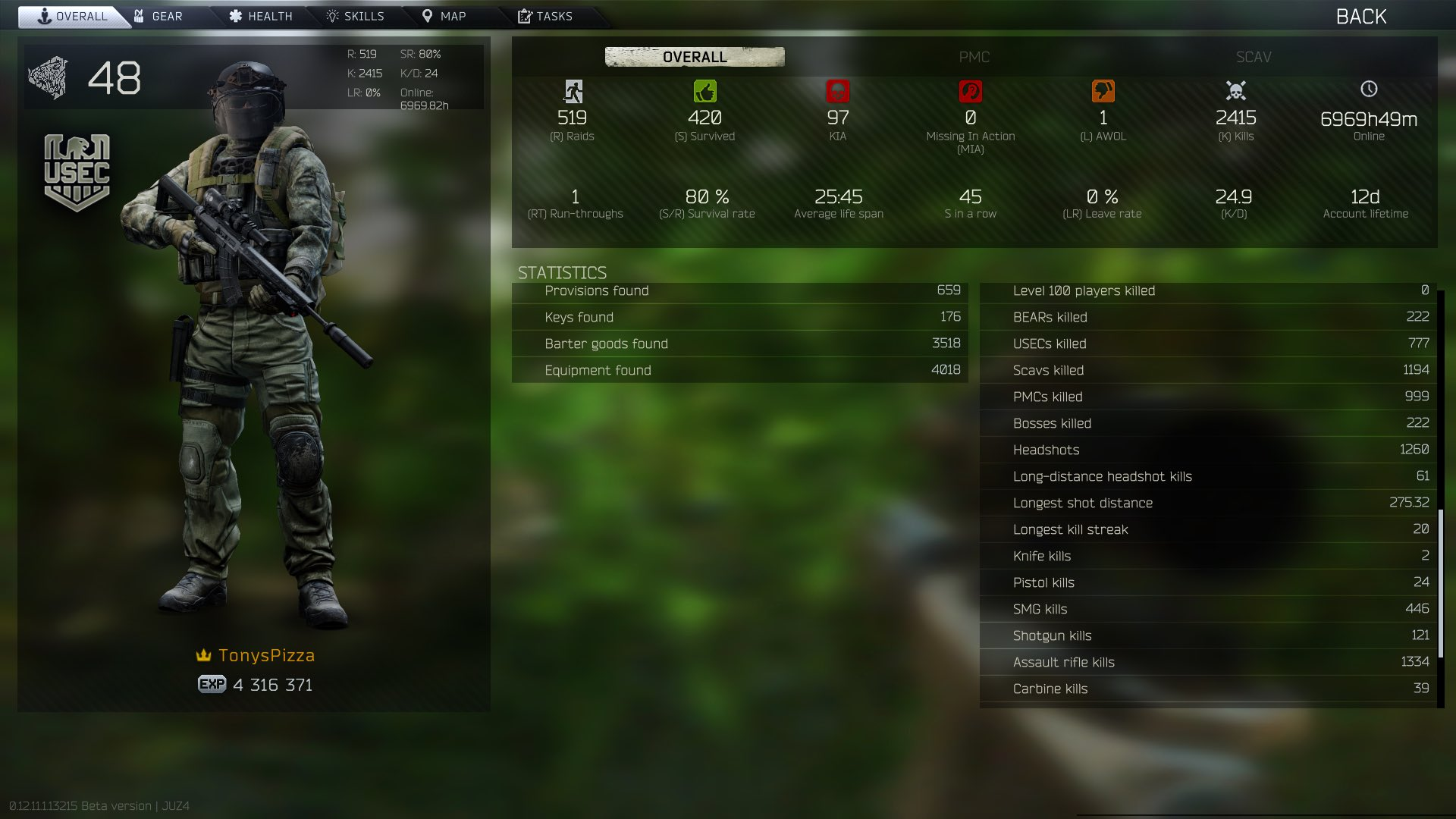Screen dimensions: 1456x819
Task: Click the Kills skull and crossbones icon
Action: click(1235, 91)
